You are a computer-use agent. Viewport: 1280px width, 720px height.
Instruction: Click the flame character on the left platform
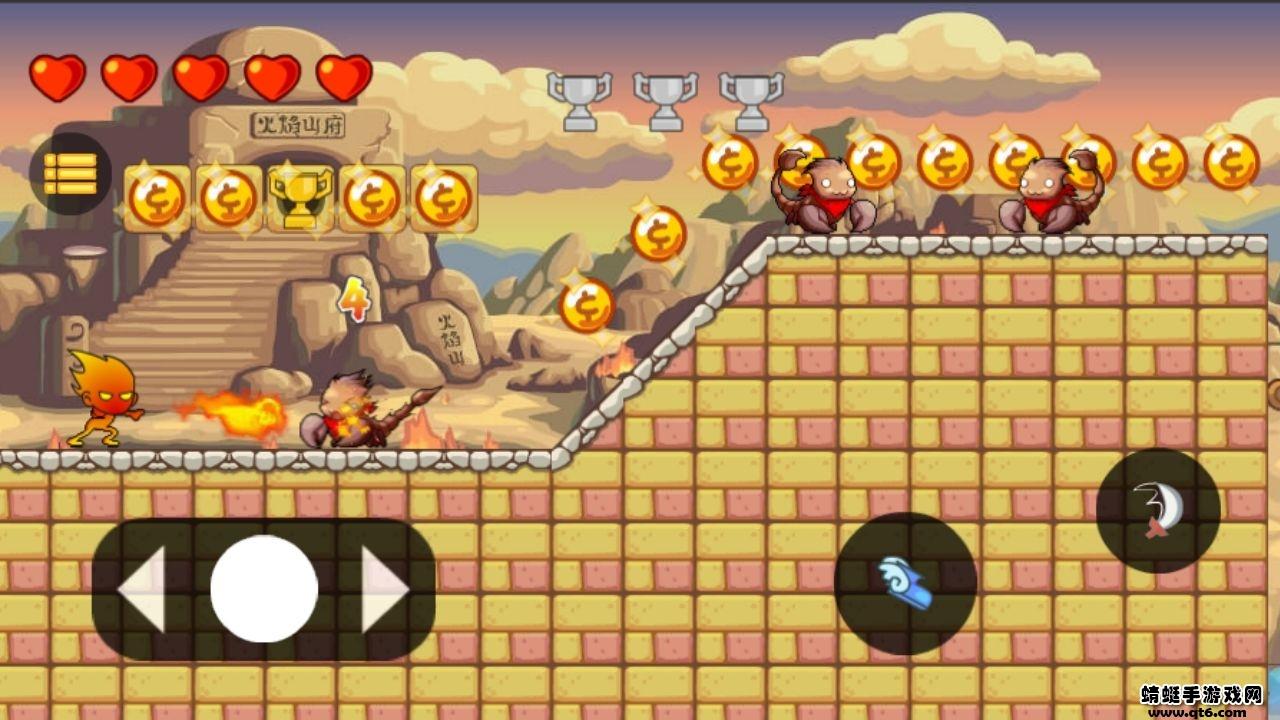click(x=104, y=403)
